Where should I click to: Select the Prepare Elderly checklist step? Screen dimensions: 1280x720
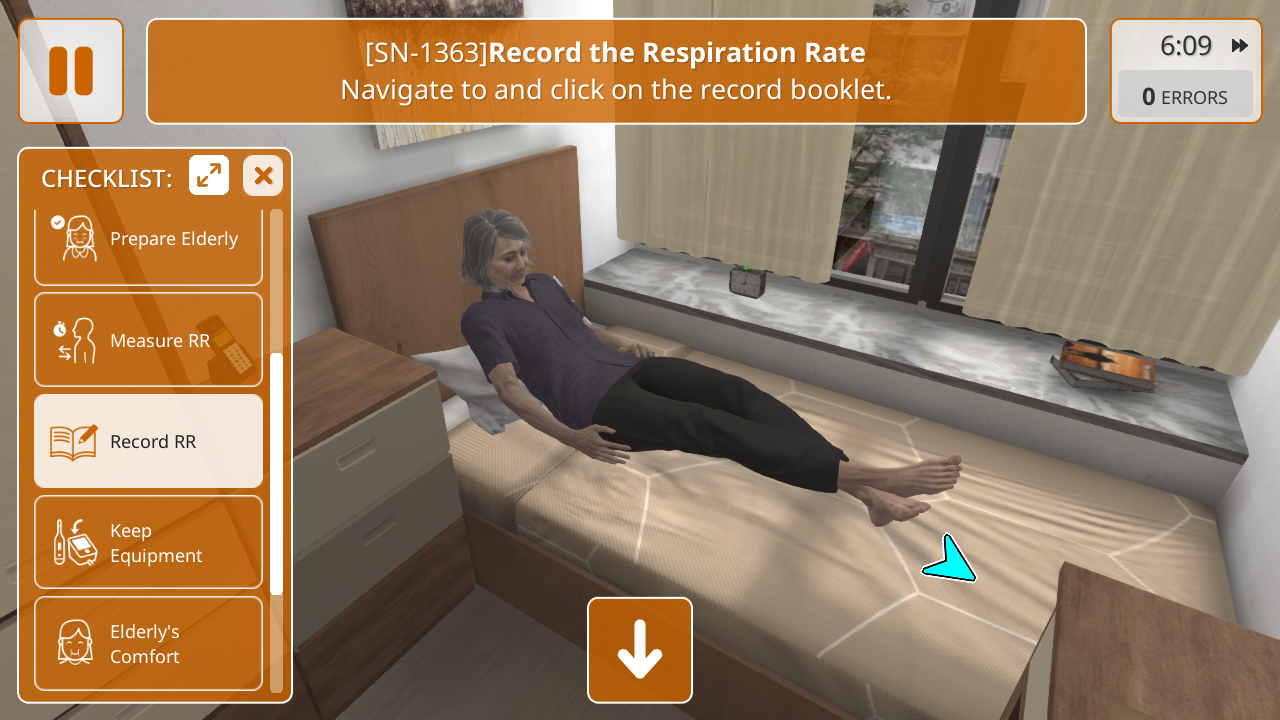(148, 240)
